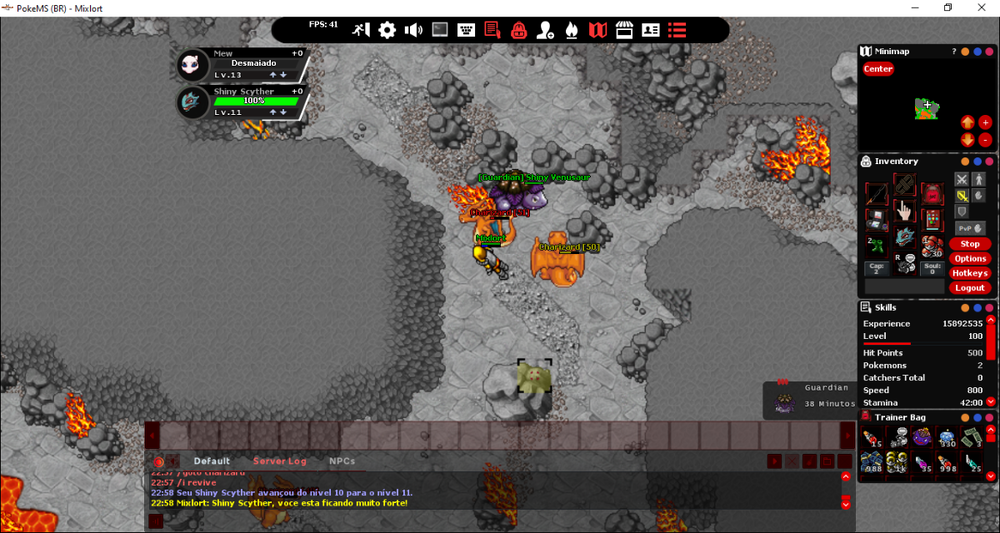Switch to the NPCs chat tab
This screenshot has width=1000, height=533.
click(342, 461)
